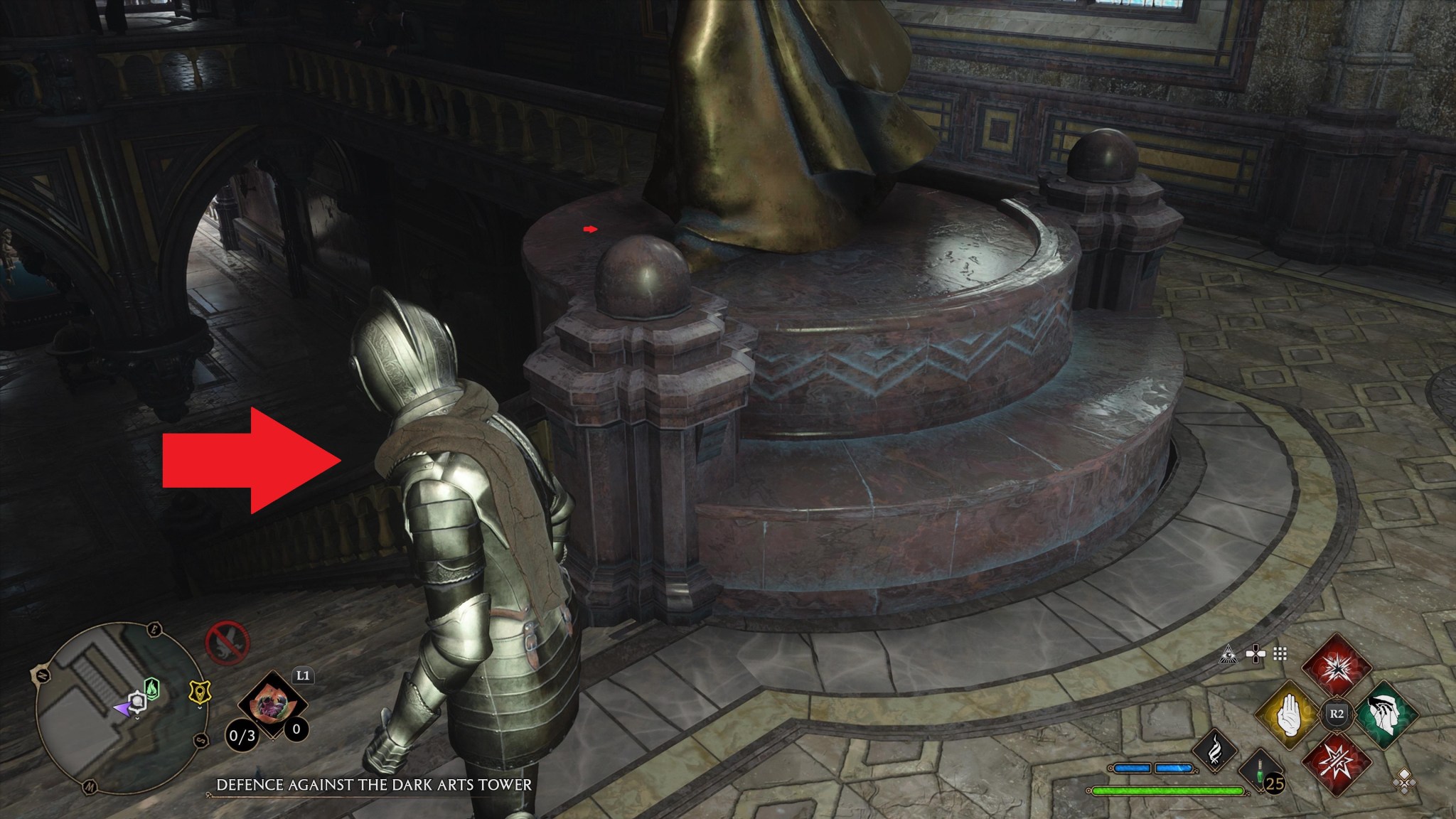The image size is (1456, 819).
Task: Toggle the crossed-out eagle detection indicator
Action: pos(227,641)
